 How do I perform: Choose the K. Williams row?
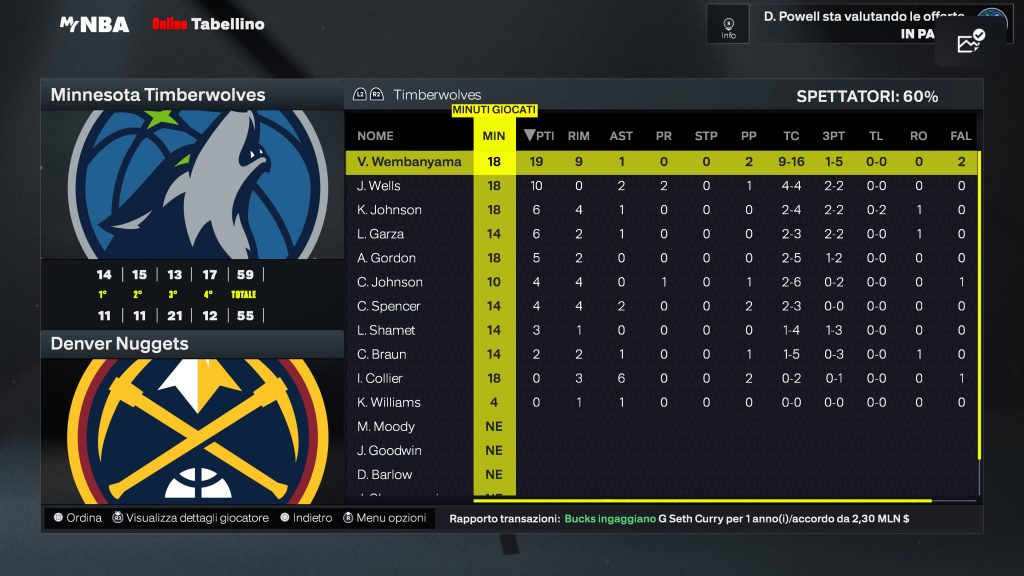coord(388,402)
